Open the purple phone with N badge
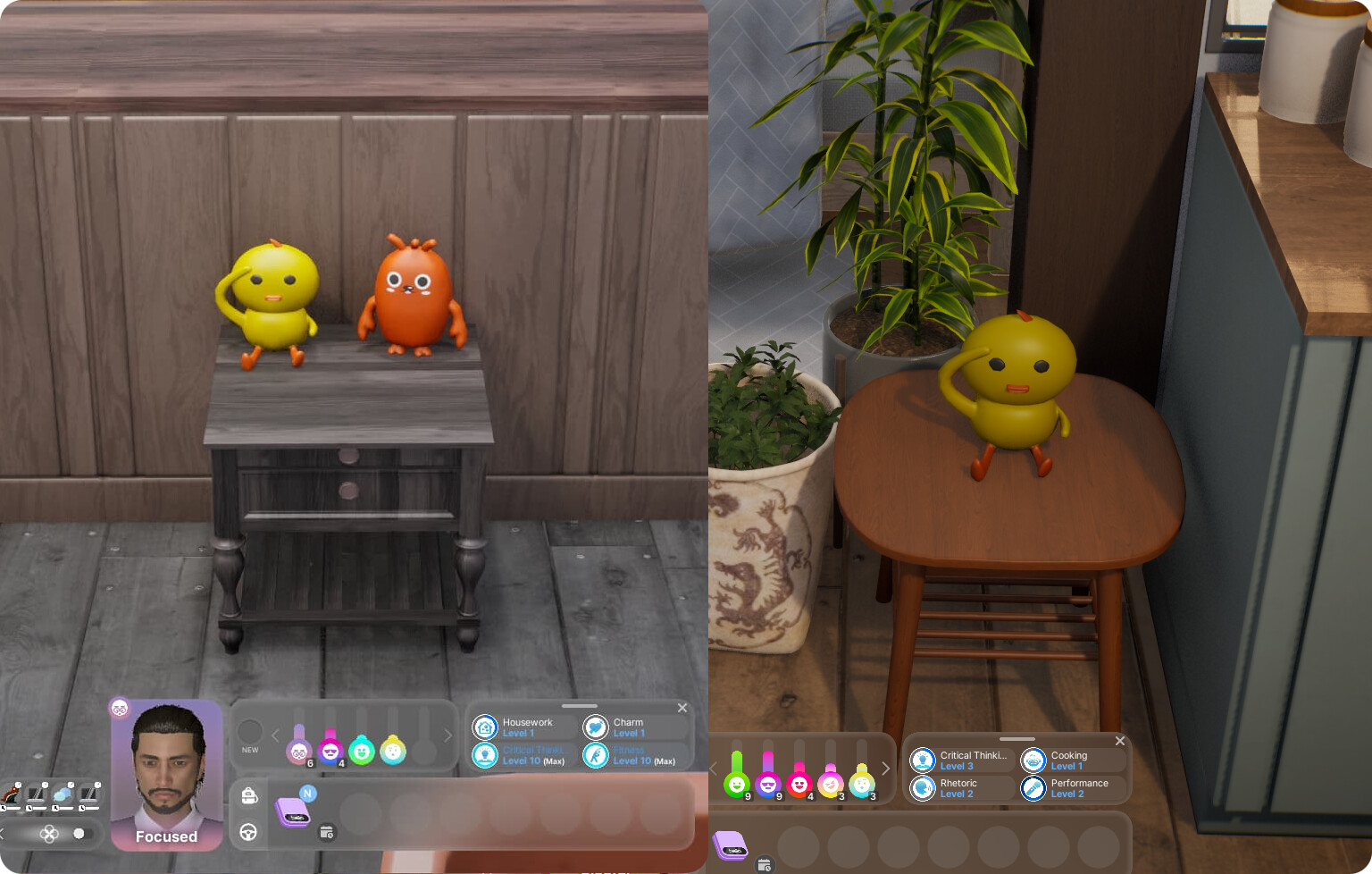The height and width of the screenshot is (874, 1372). [x=293, y=811]
